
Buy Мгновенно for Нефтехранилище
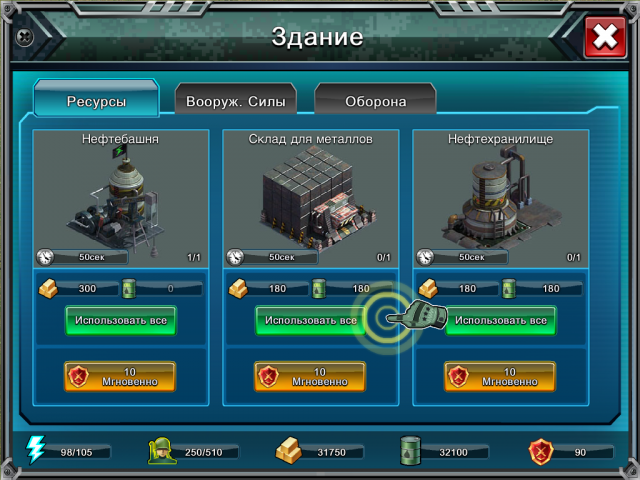click(500, 376)
